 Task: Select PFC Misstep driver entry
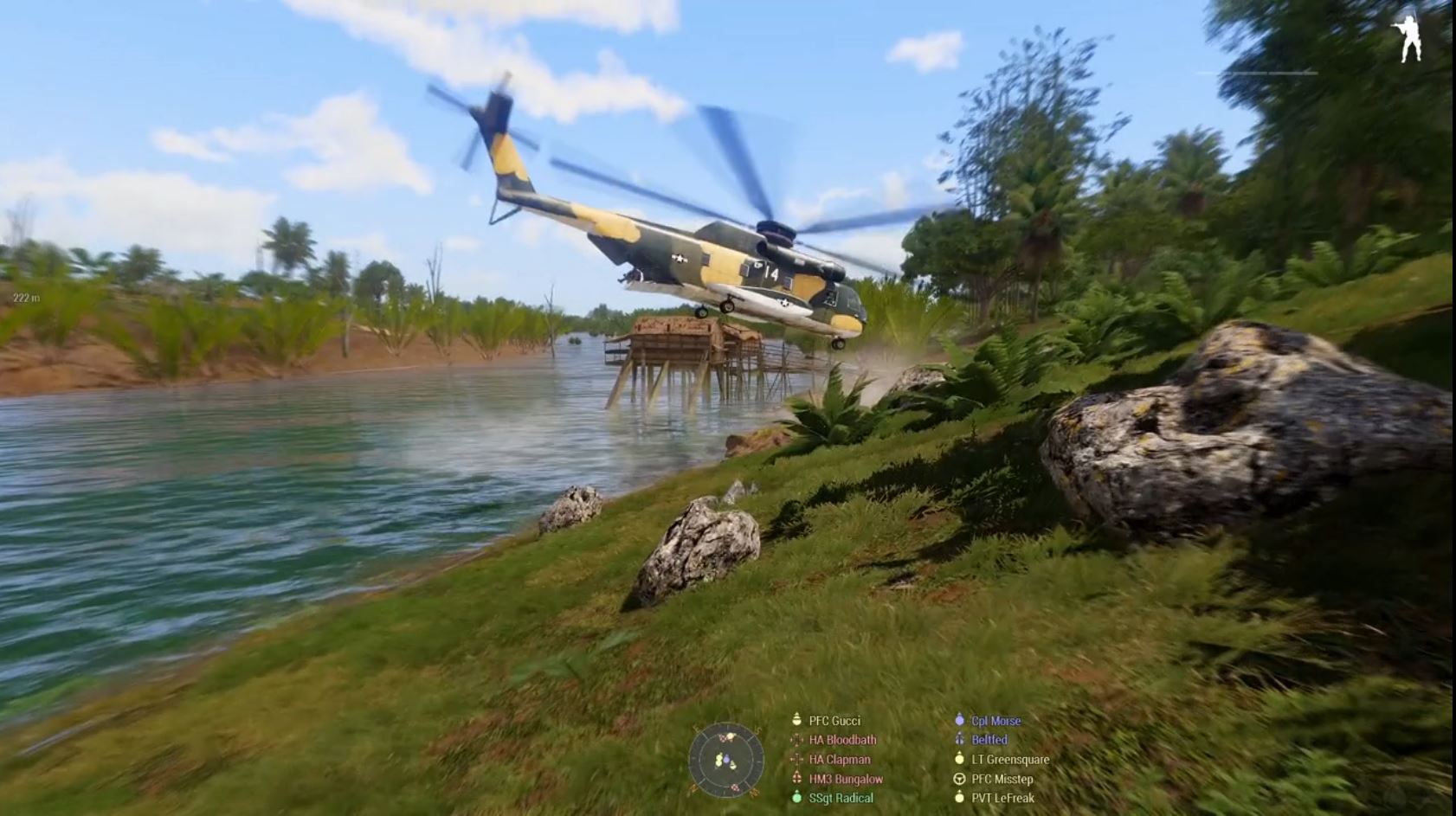click(x=1002, y=779)
